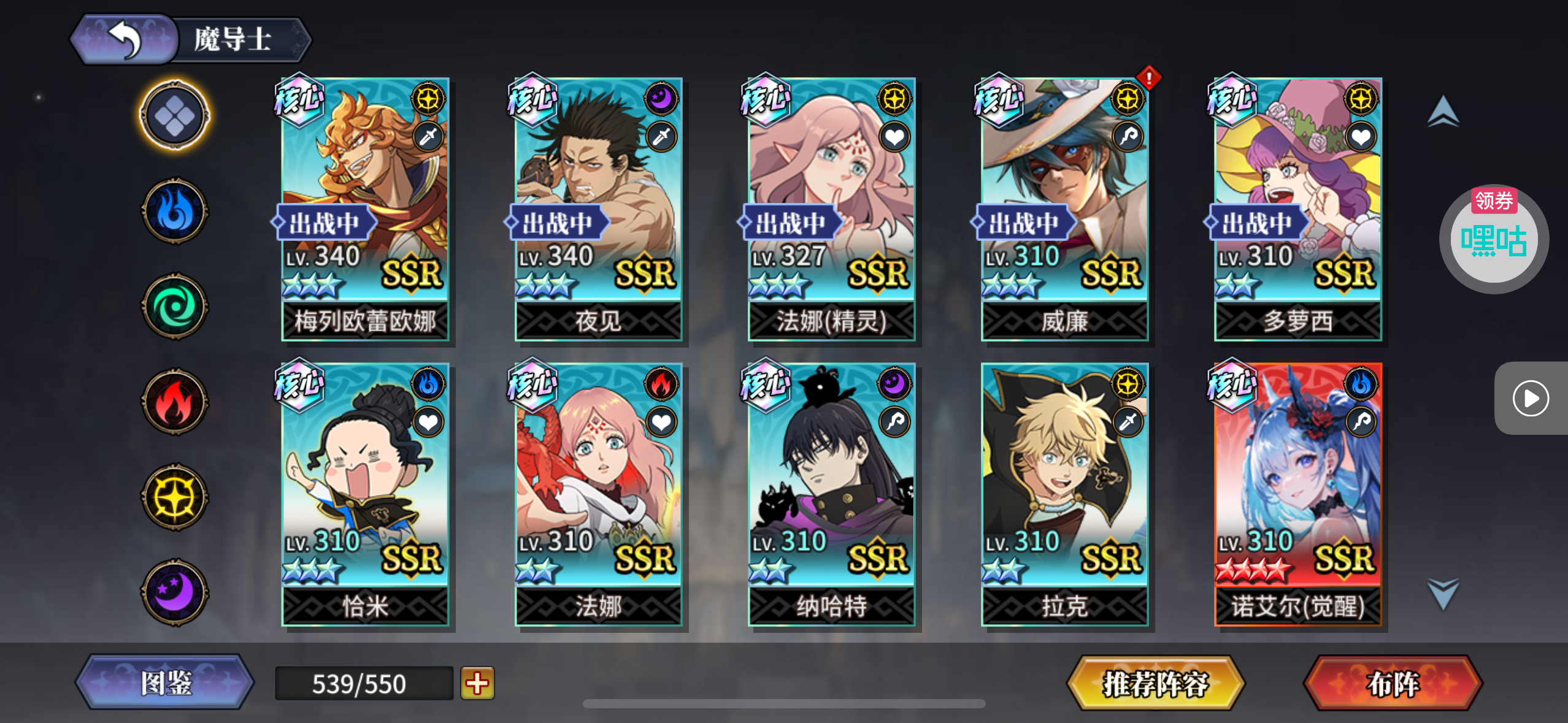Open the 嘿咕 coupon overlay bubble
Image resolution: width=1568 pixels, height=723 pixels.
point(1493,239)
